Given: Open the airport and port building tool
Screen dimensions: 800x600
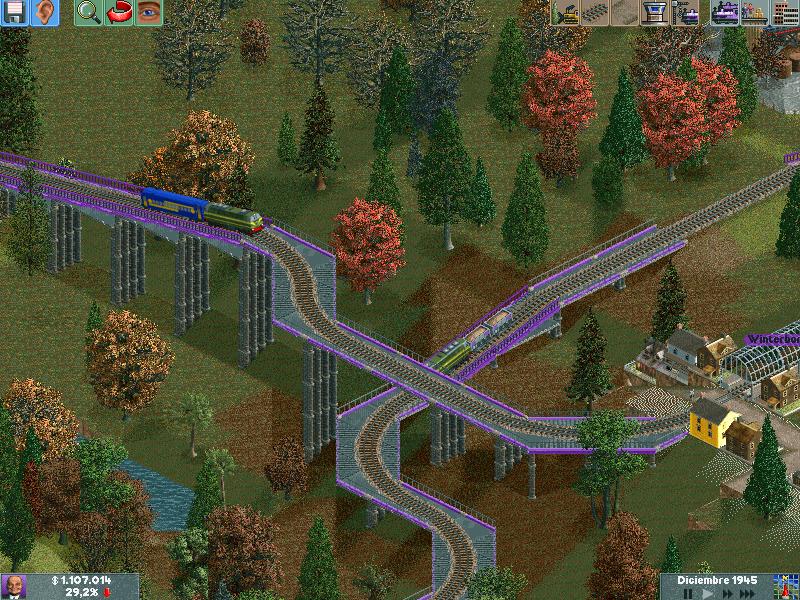Looking at the screenshot, I should [655, 13].
